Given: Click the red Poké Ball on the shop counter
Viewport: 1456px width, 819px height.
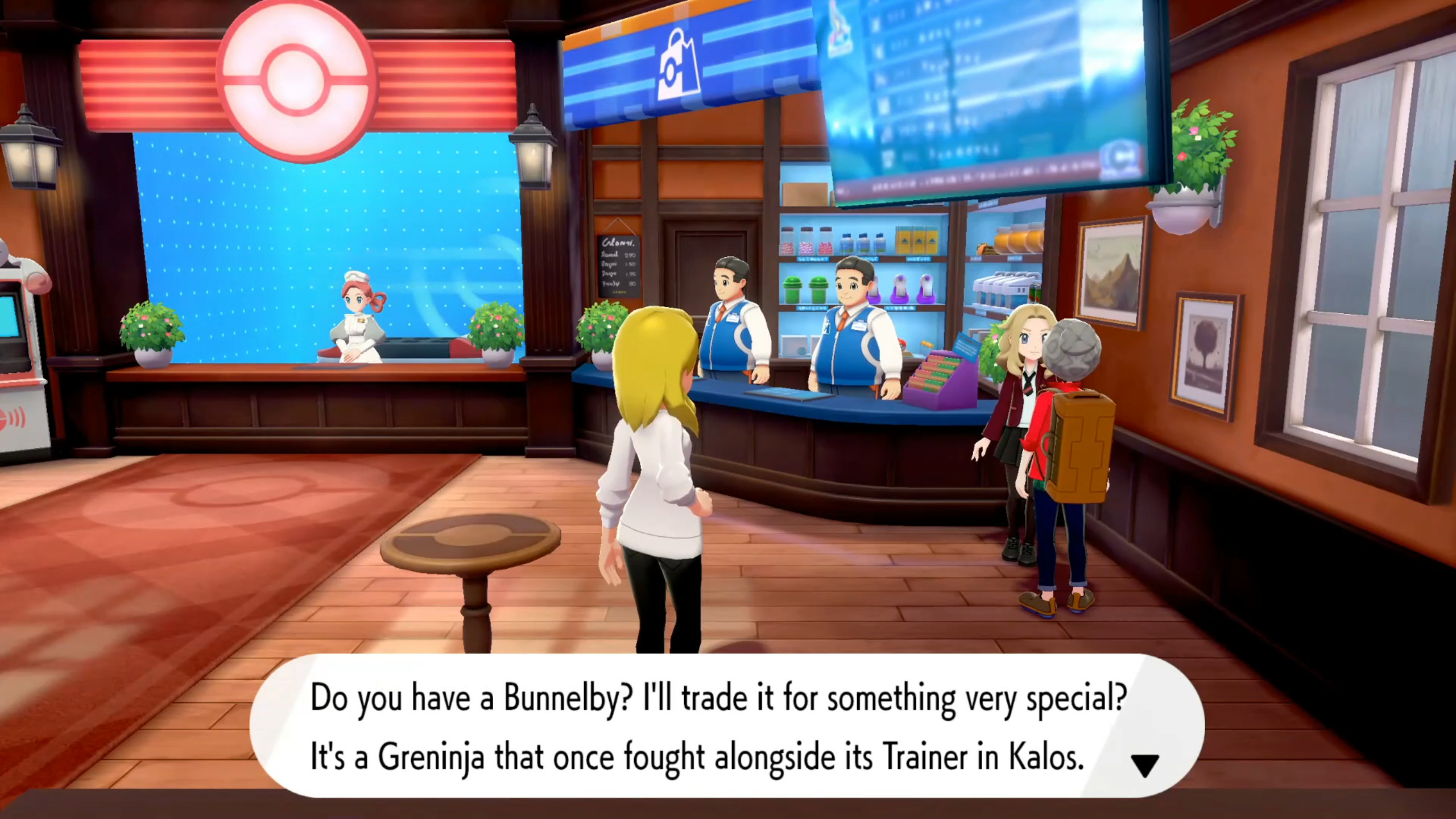Looking at the screenshot, I should tap(902, 344).
